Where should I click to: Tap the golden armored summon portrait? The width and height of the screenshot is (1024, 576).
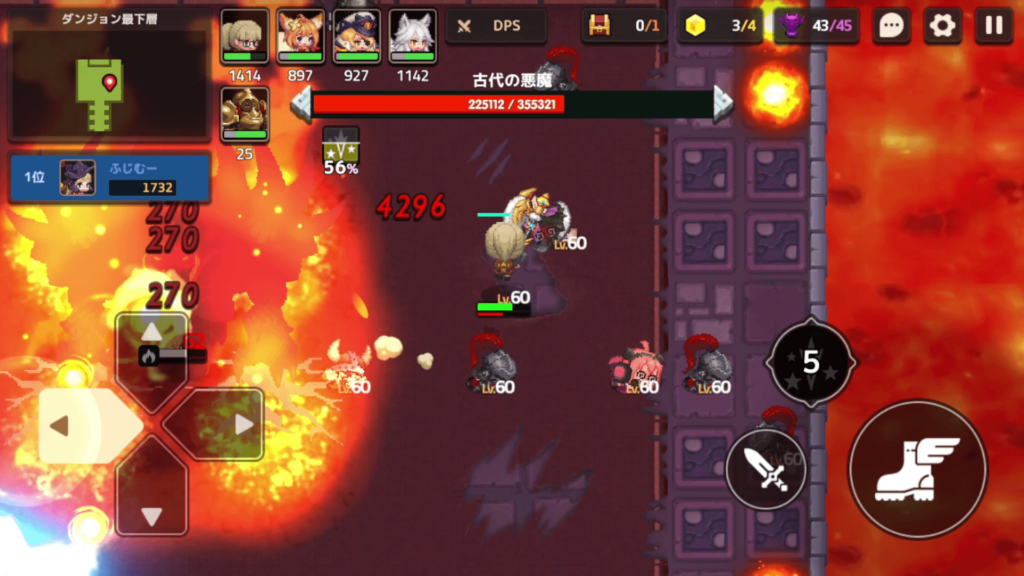pos(244,114)
